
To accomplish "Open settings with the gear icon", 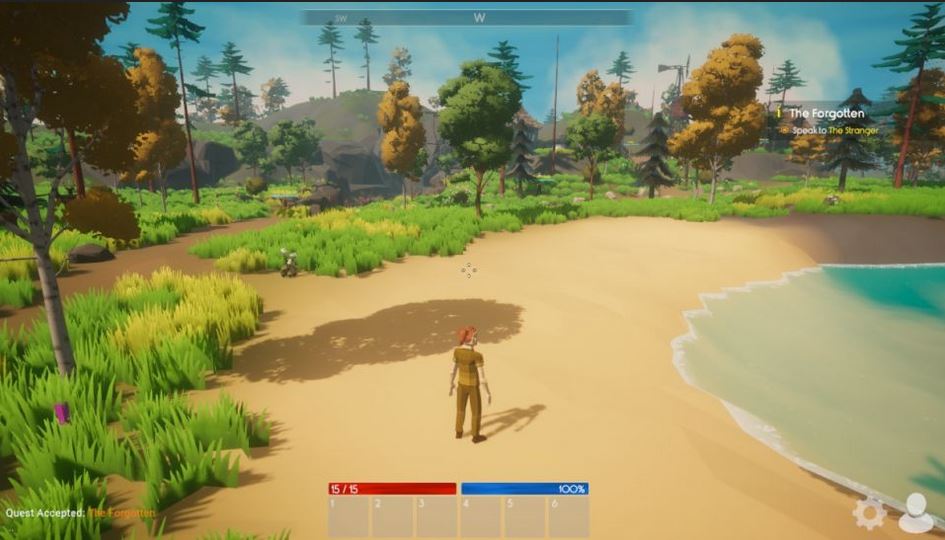I will click(x=869, y=513).
